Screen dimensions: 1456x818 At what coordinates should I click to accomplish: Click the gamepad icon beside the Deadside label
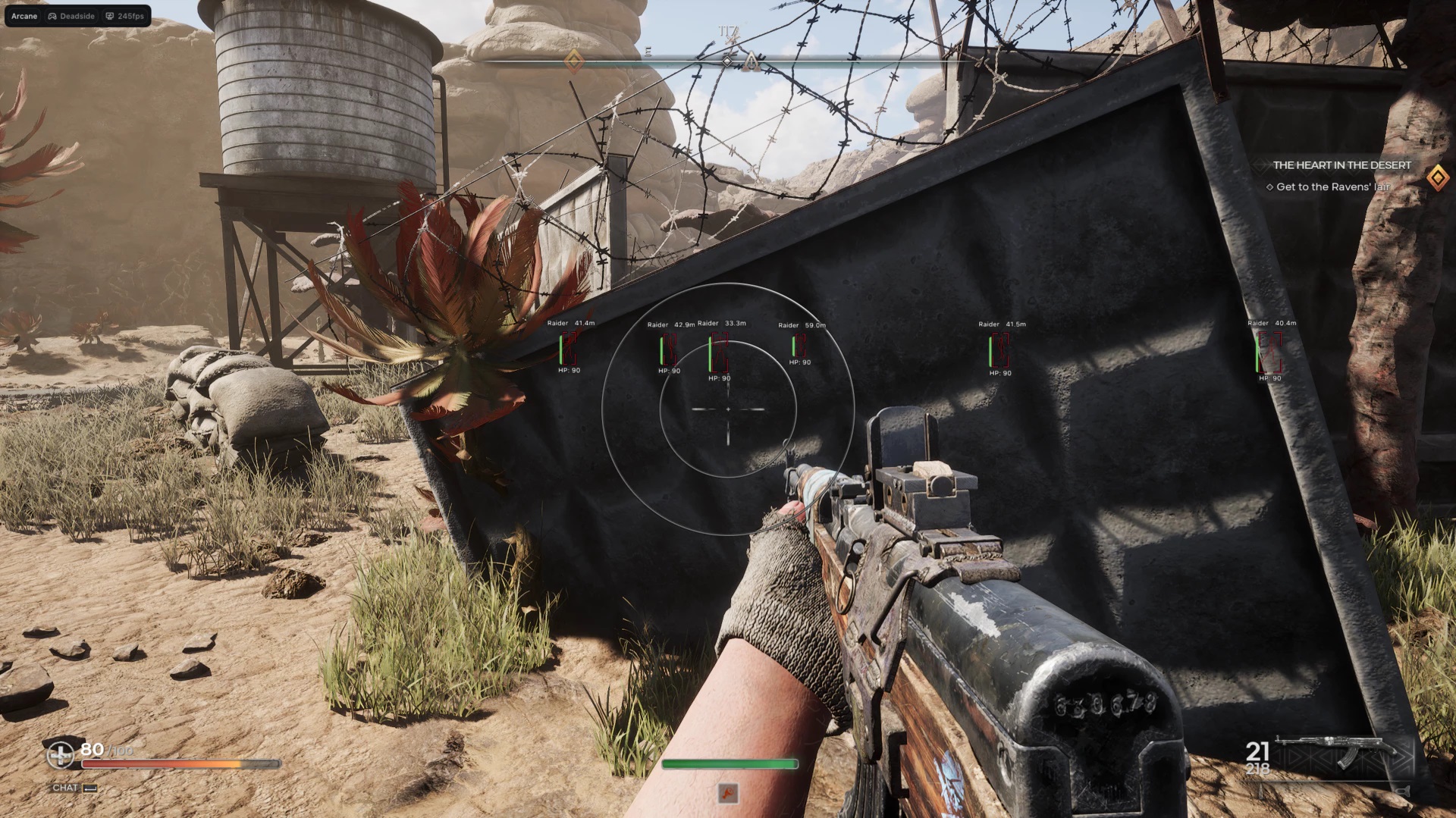(x=52, y=15)
